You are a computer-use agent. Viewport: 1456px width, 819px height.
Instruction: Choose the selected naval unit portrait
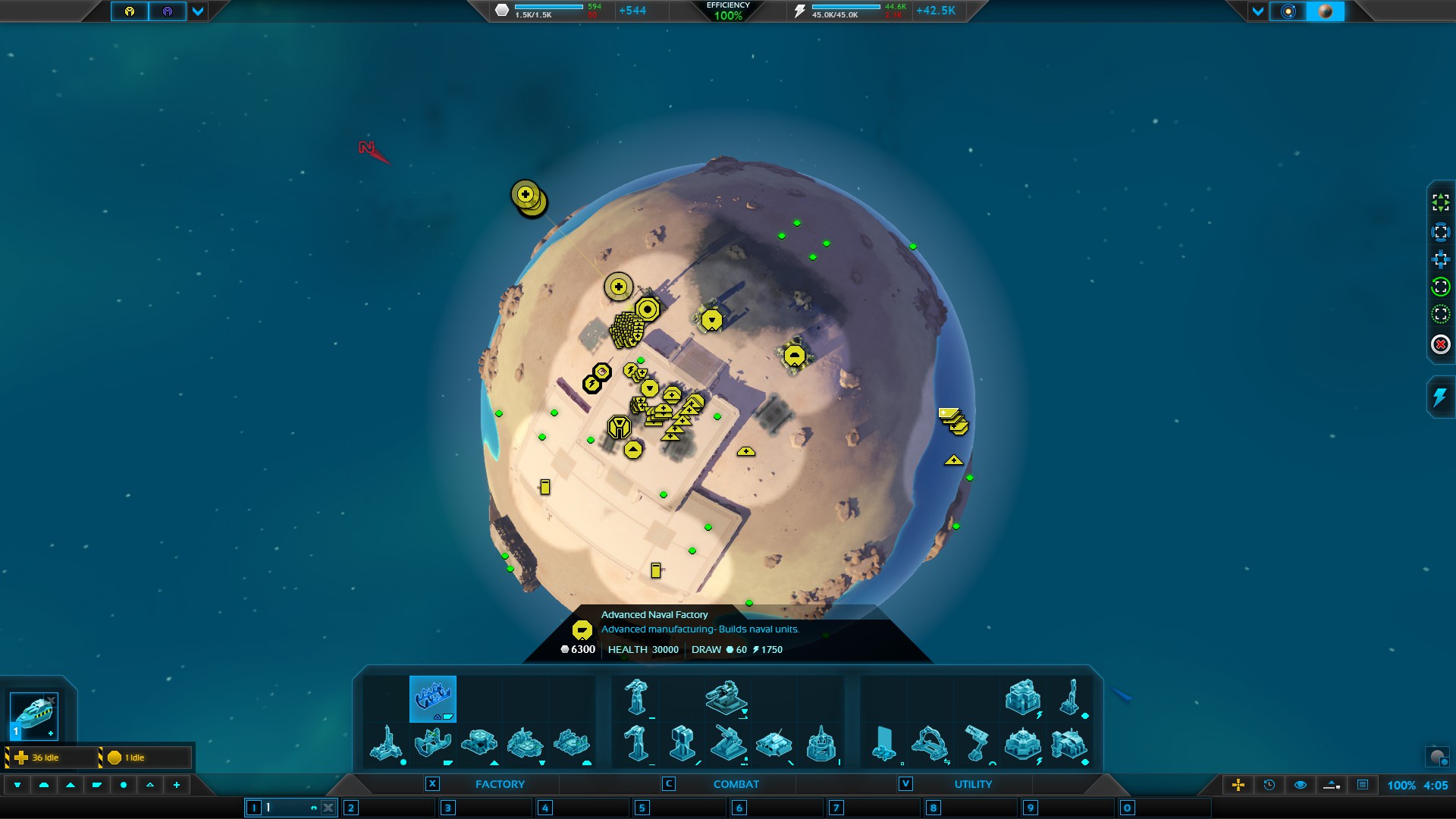click(x=34, y=716)
